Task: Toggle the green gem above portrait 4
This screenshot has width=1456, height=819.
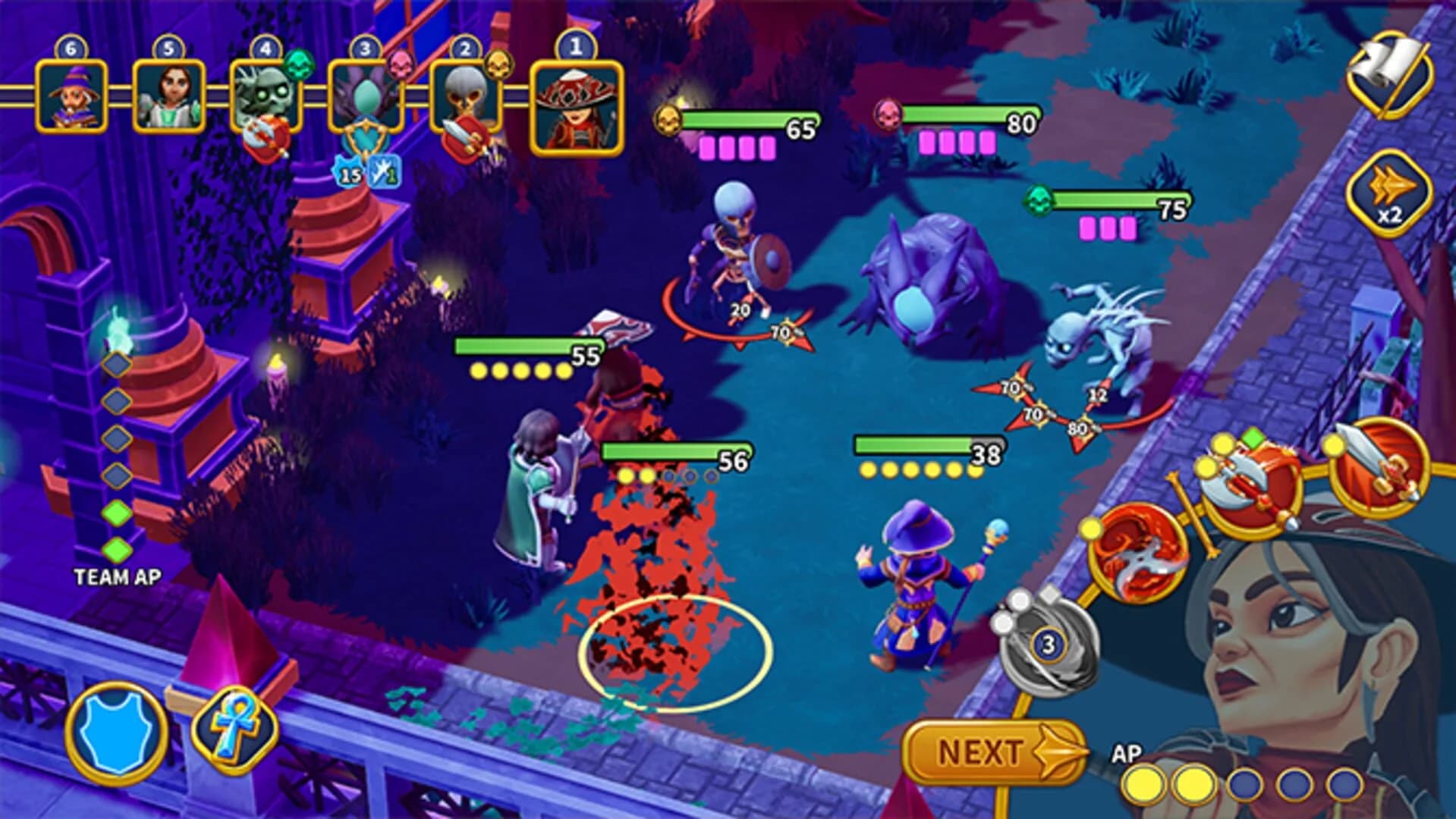Action: pyautogui.click(x=299, y=67)
